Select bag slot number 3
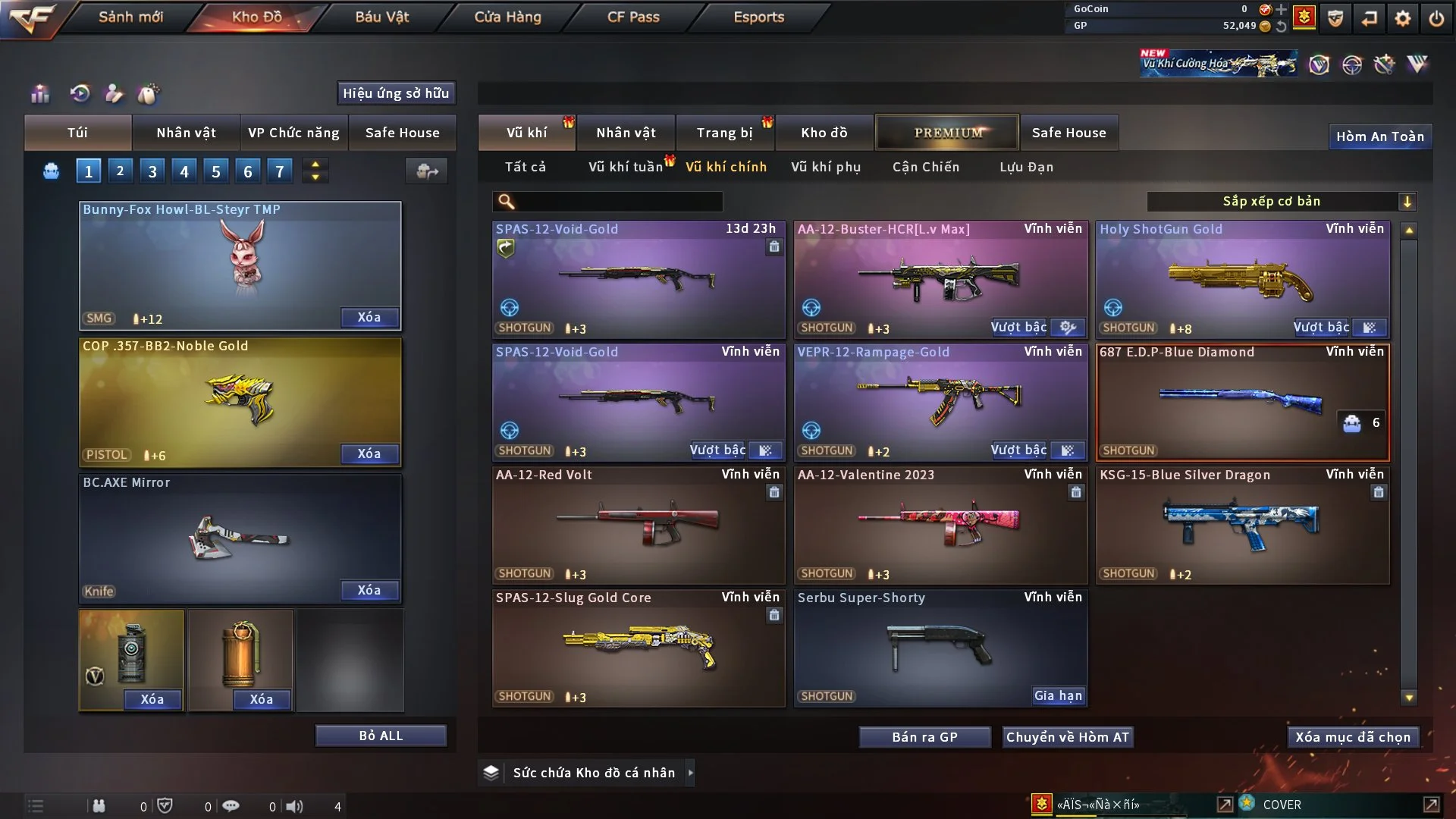Image resolution: width=1456 pixels, height=819 pixels. 152,171
